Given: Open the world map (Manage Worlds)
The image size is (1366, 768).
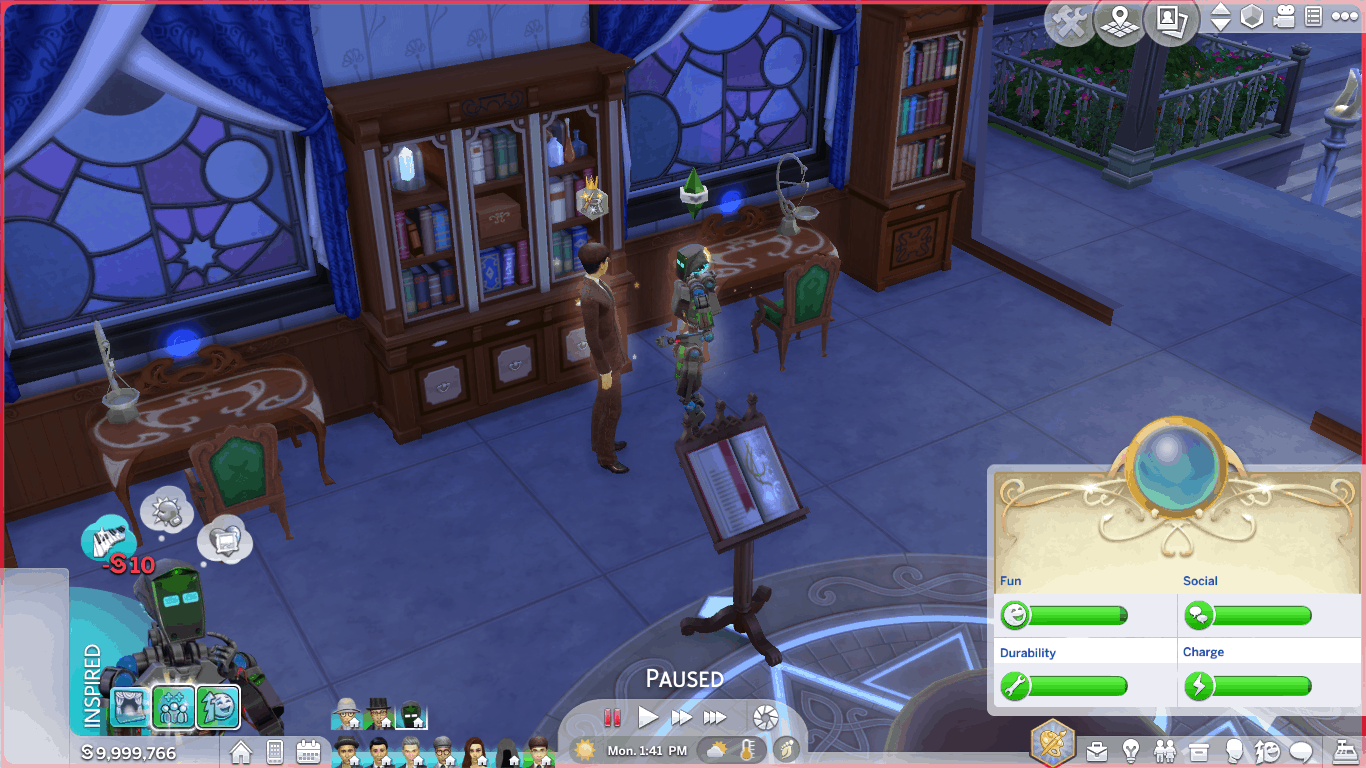Looking at the screenshot, I should (1120, 20).
